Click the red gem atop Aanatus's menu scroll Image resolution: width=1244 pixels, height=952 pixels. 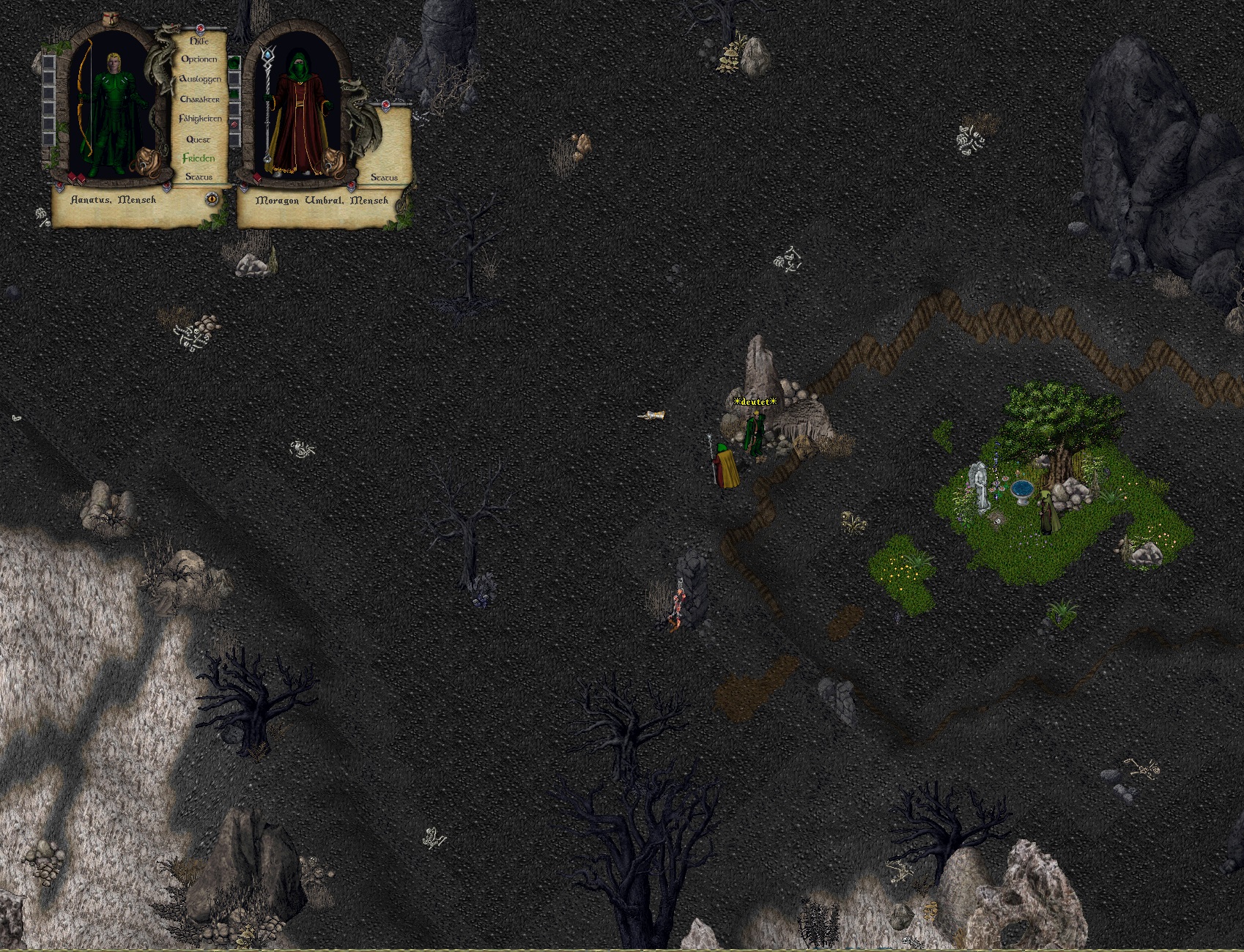(x=199, y=28)
